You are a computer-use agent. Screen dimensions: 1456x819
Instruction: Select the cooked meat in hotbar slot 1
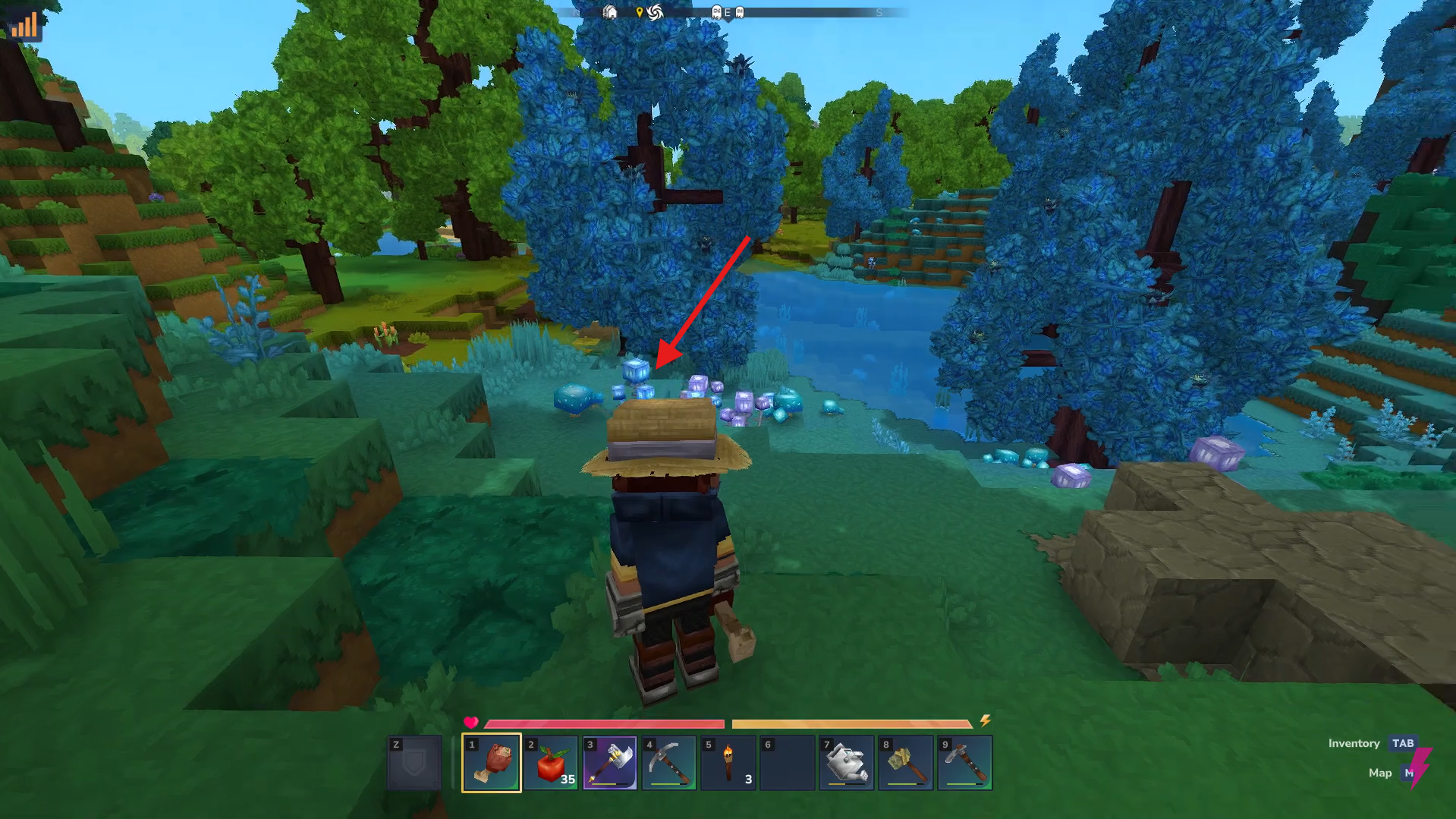[x=491, y=762]
